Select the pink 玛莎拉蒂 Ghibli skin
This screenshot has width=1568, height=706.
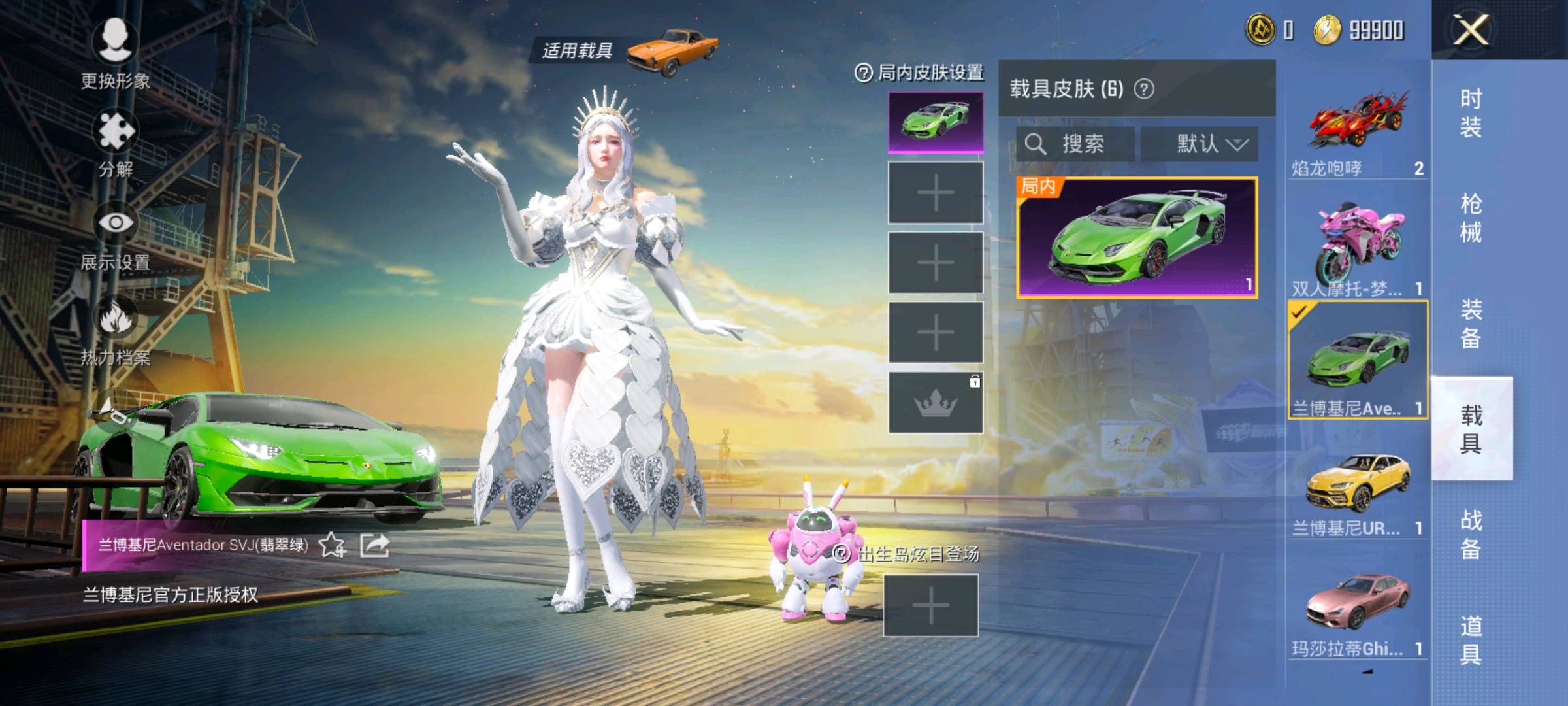tap(1356, 611)
